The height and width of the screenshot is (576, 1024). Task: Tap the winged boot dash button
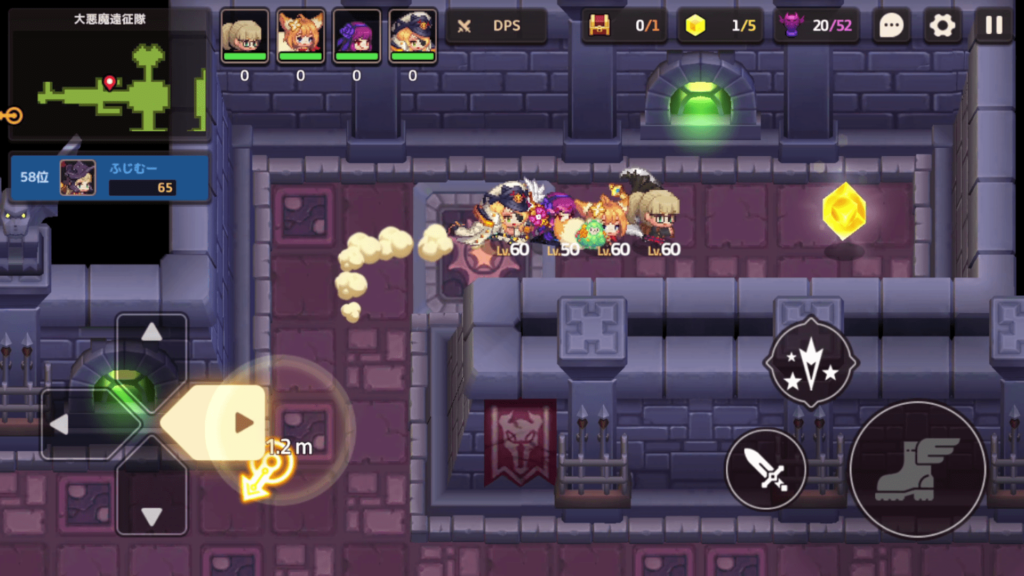point(917,469)
